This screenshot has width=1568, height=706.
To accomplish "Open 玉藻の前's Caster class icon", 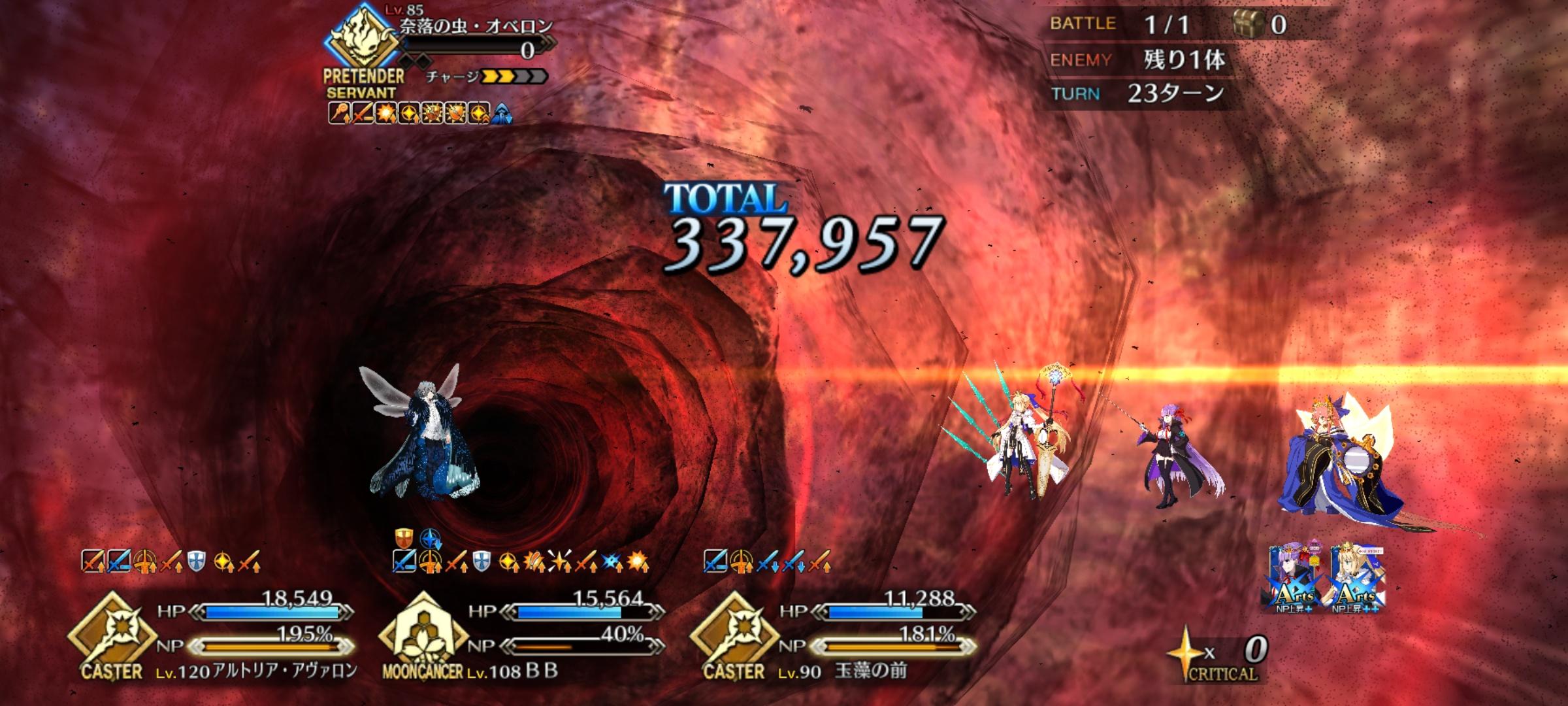I will click(x=734, y=633).
